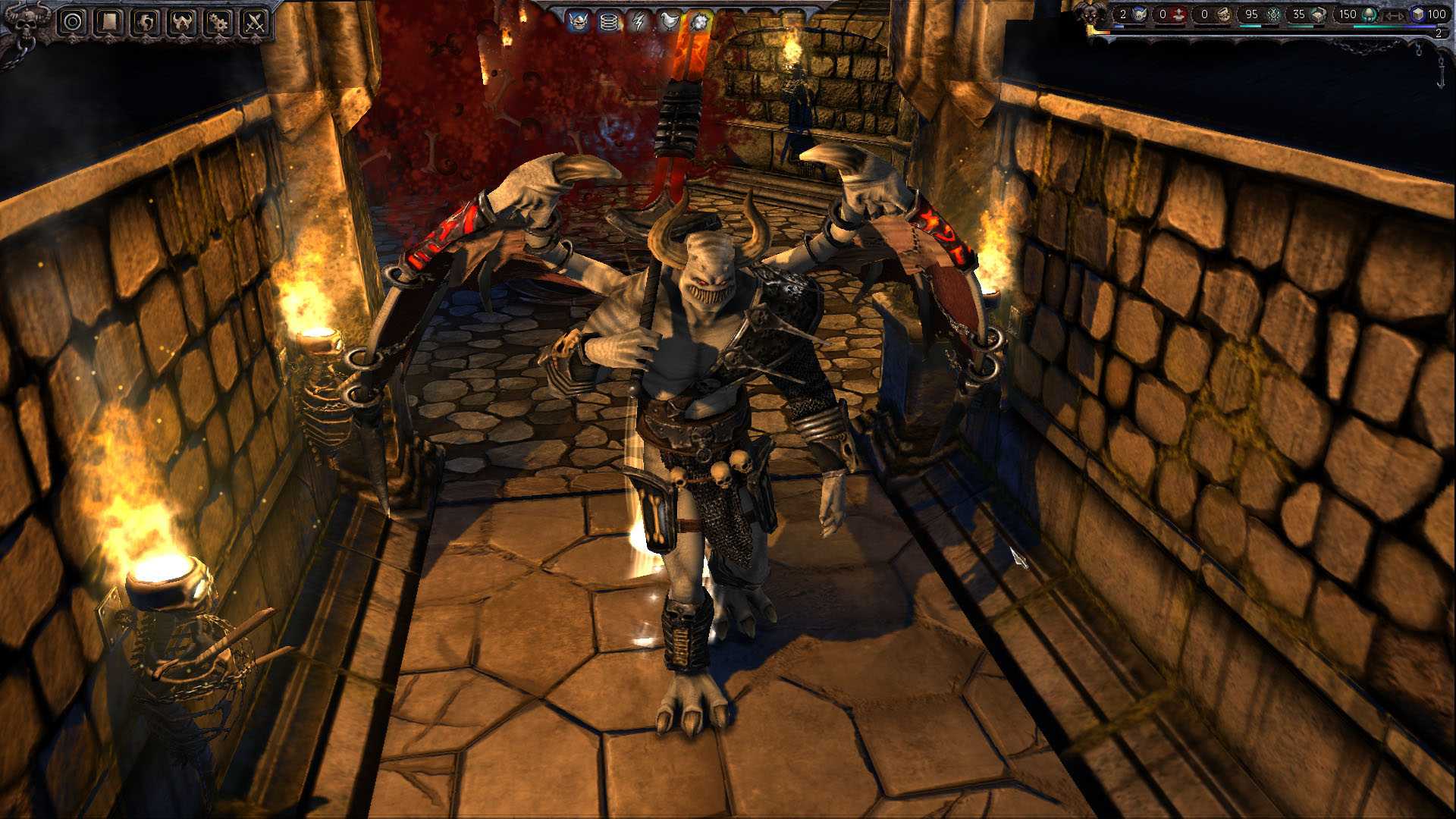Toggle the highlighted explosion spell
Image resolution: width=1456 pixels, height=819 pixels.
click(700, 21)
